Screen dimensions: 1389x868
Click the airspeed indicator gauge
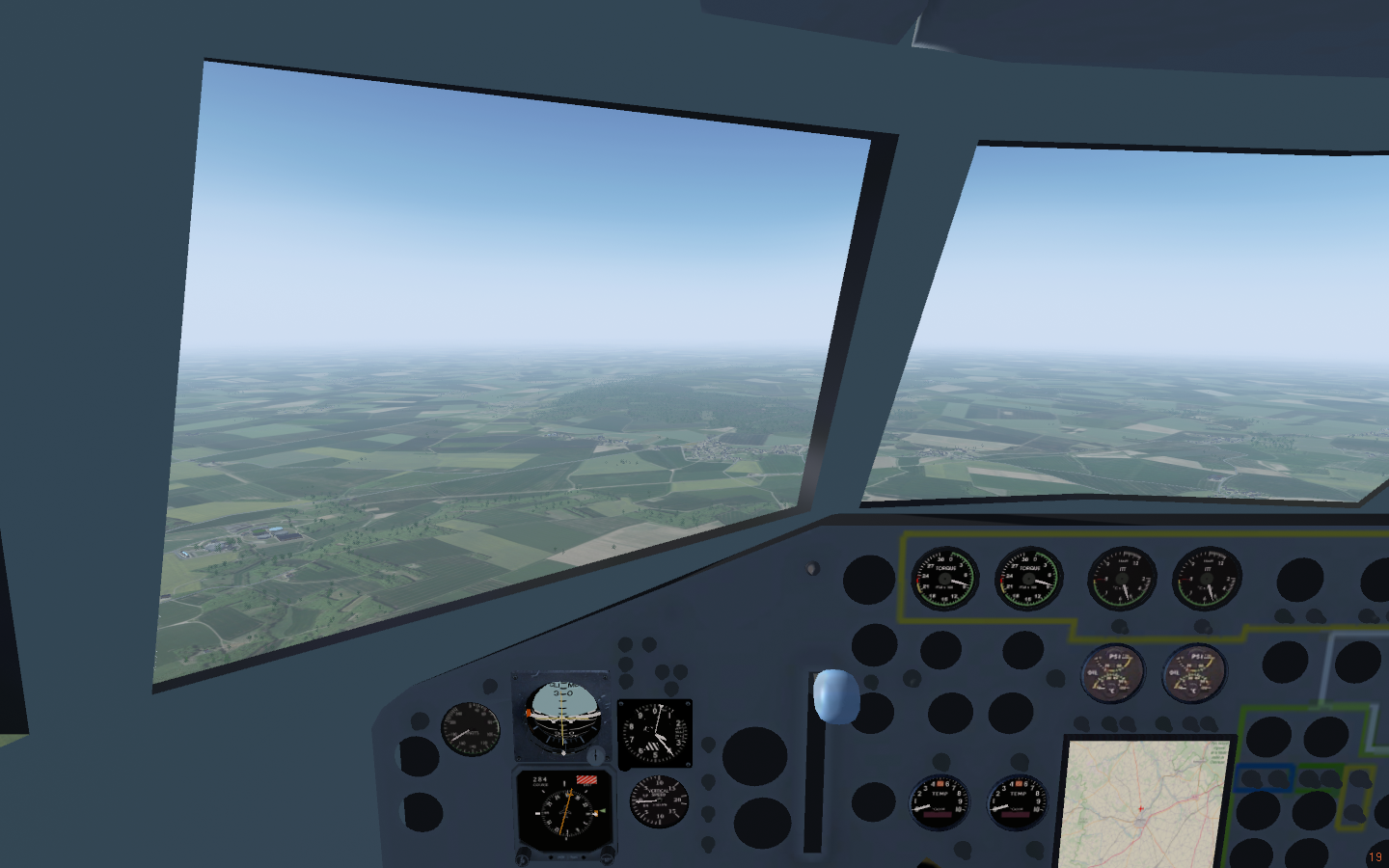pos(471,728)
